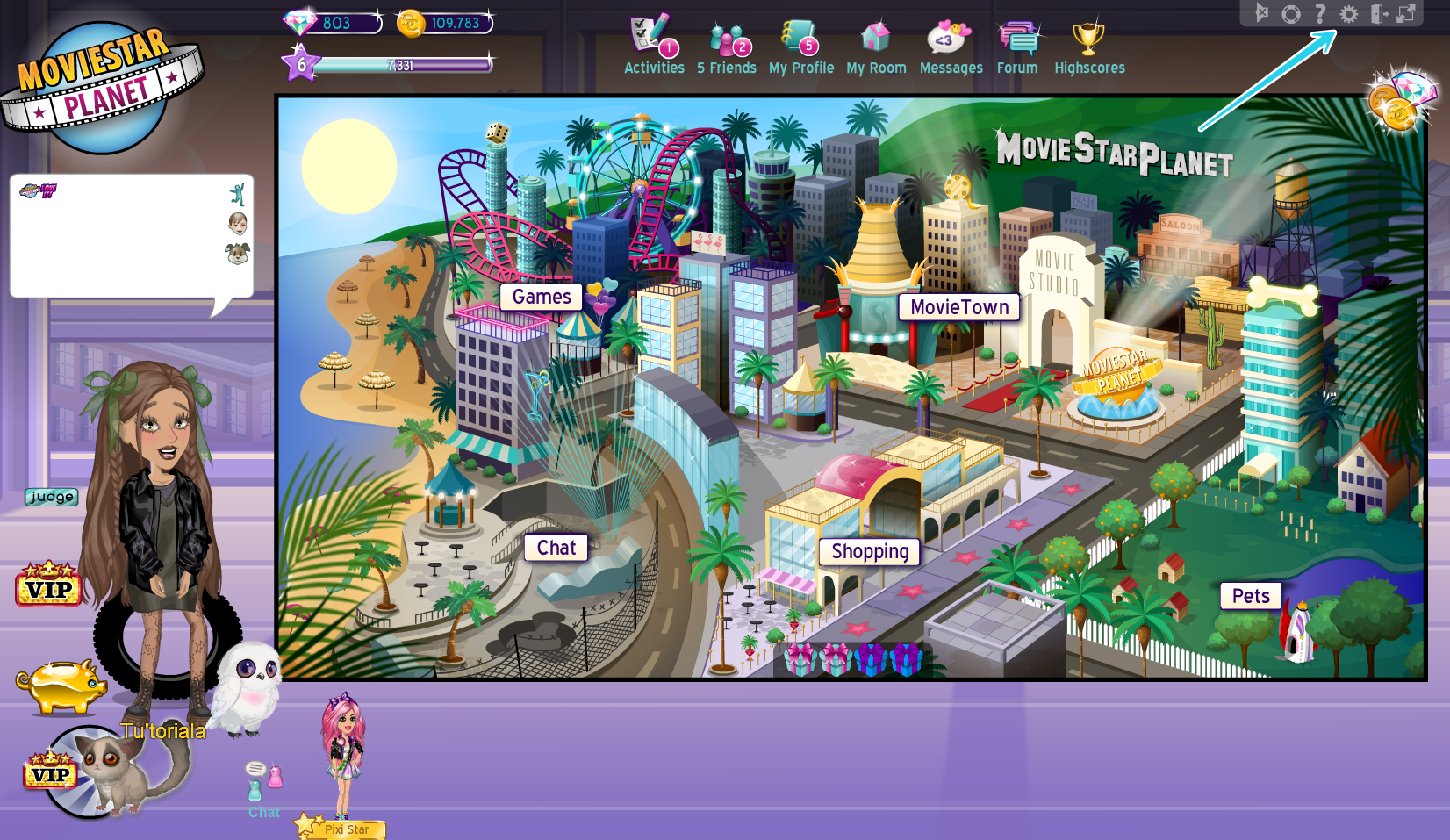Click the sparkling diamond and coin bonus icon

pyautogui.click(x=1399, y=104)
